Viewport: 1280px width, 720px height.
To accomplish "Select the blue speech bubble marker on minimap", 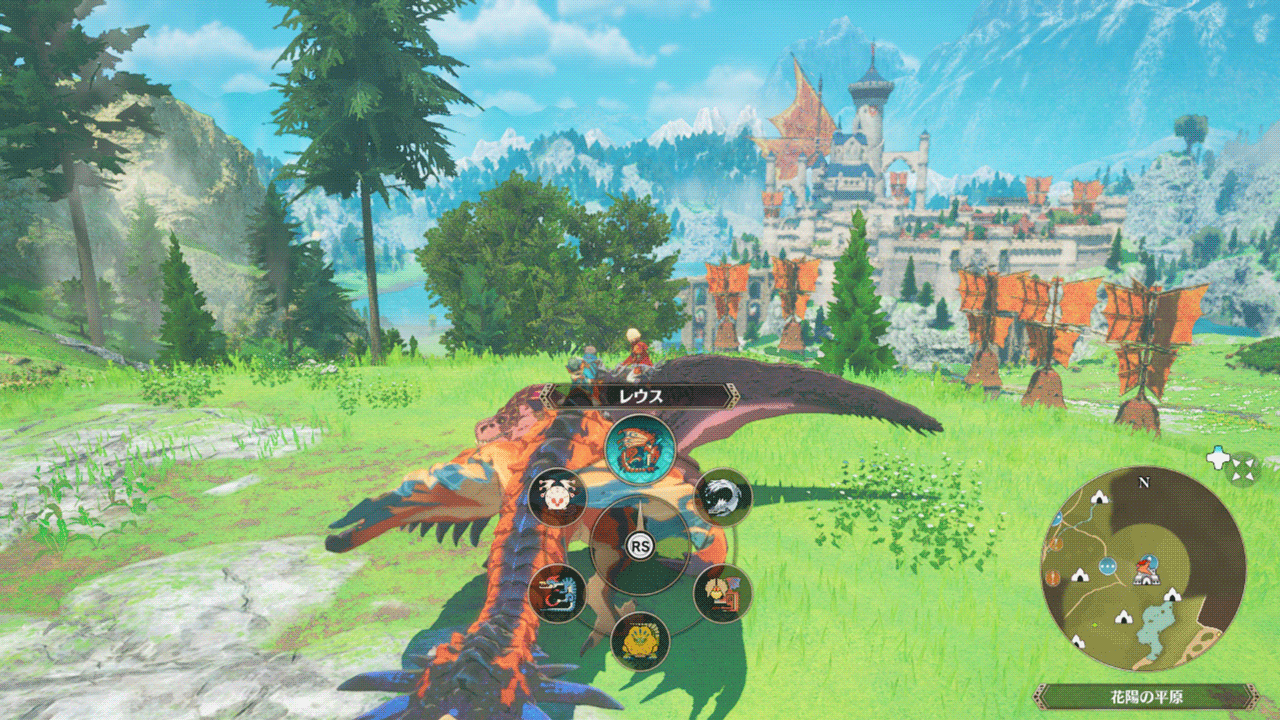I will coord(1106,567).
